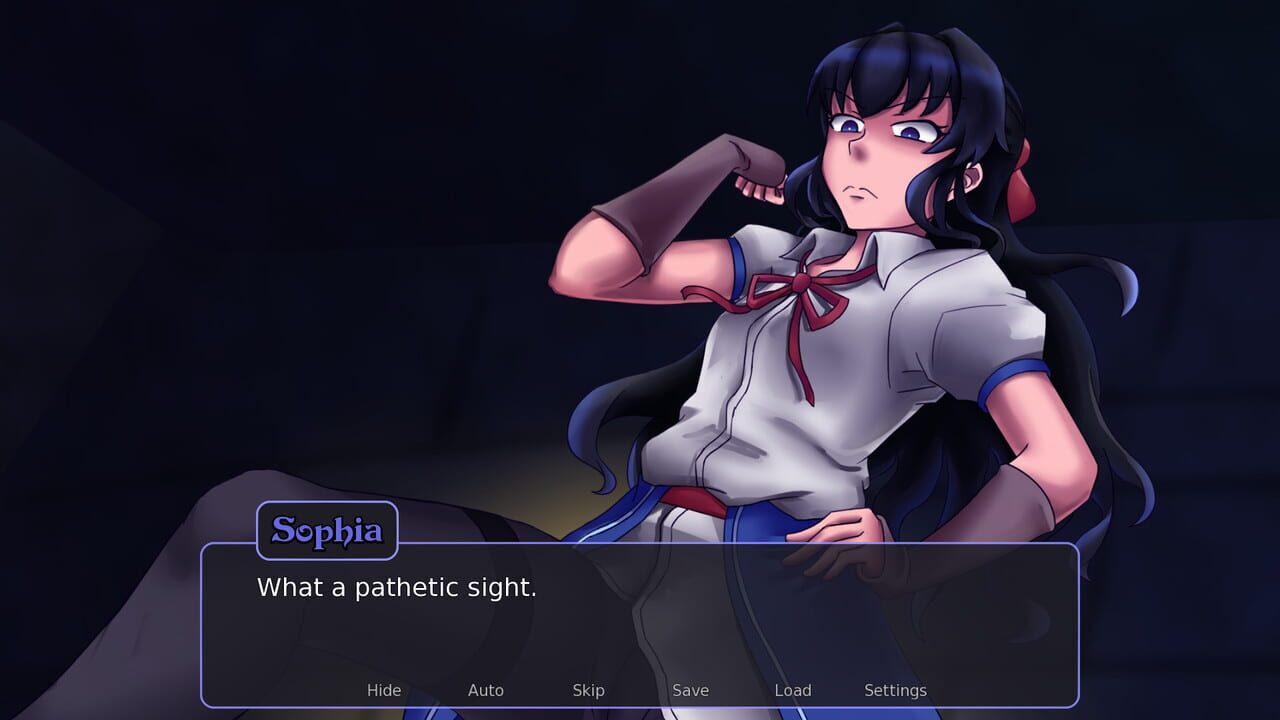Choose Save from the quick menu bar
This screenshot has width=1280, height=720.
pyautogui.click(x=691, y=690)
